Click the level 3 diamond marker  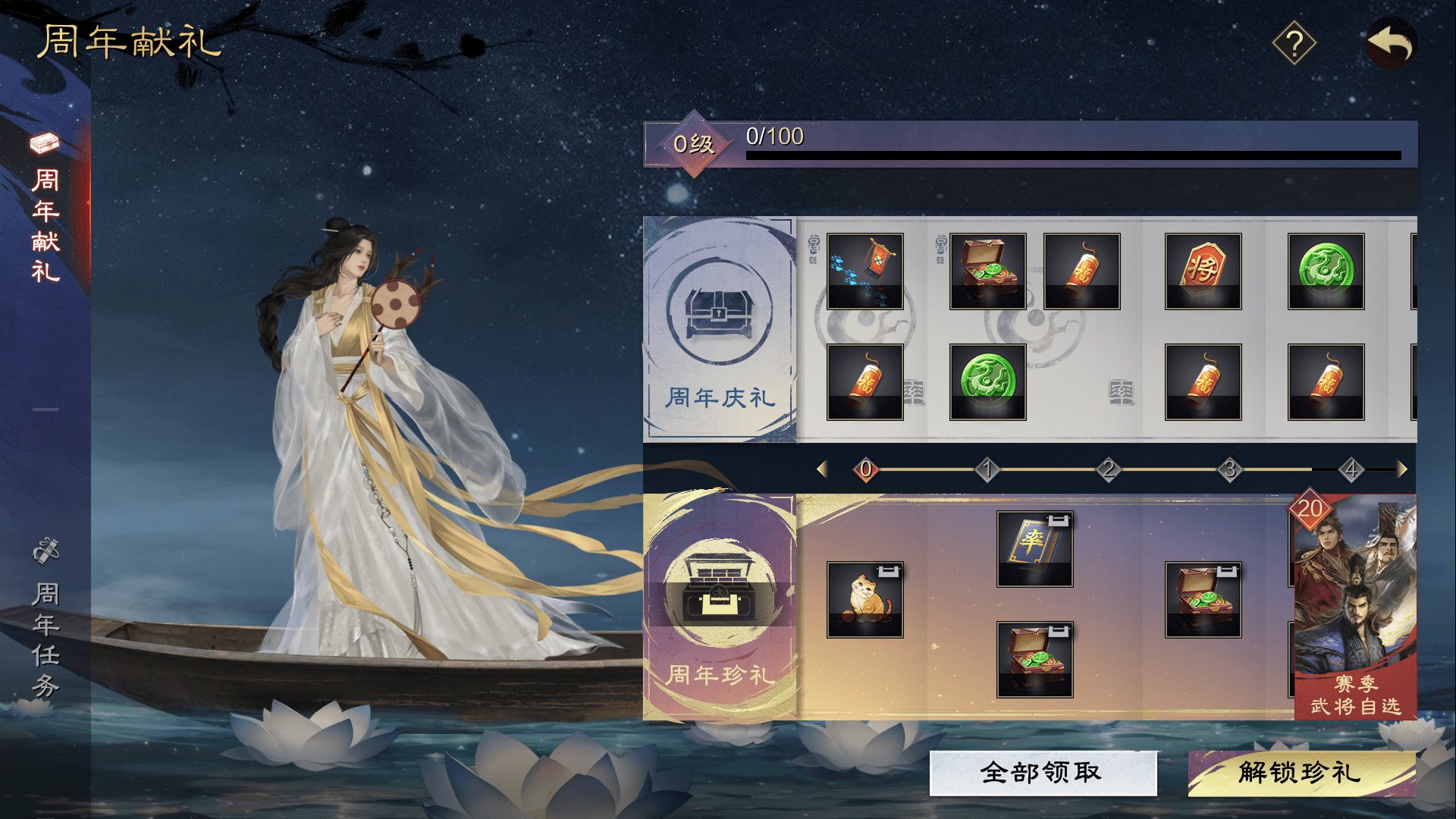1230,470
